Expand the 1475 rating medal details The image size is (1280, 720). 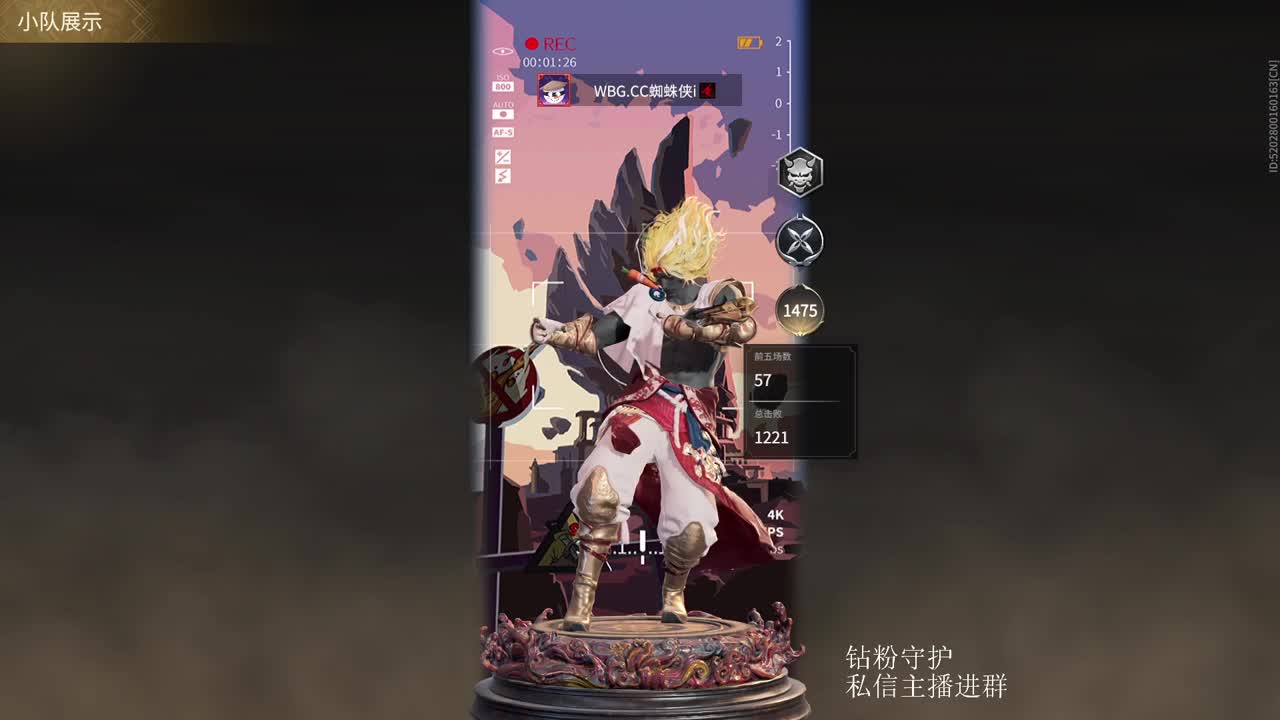click(798, 310)
